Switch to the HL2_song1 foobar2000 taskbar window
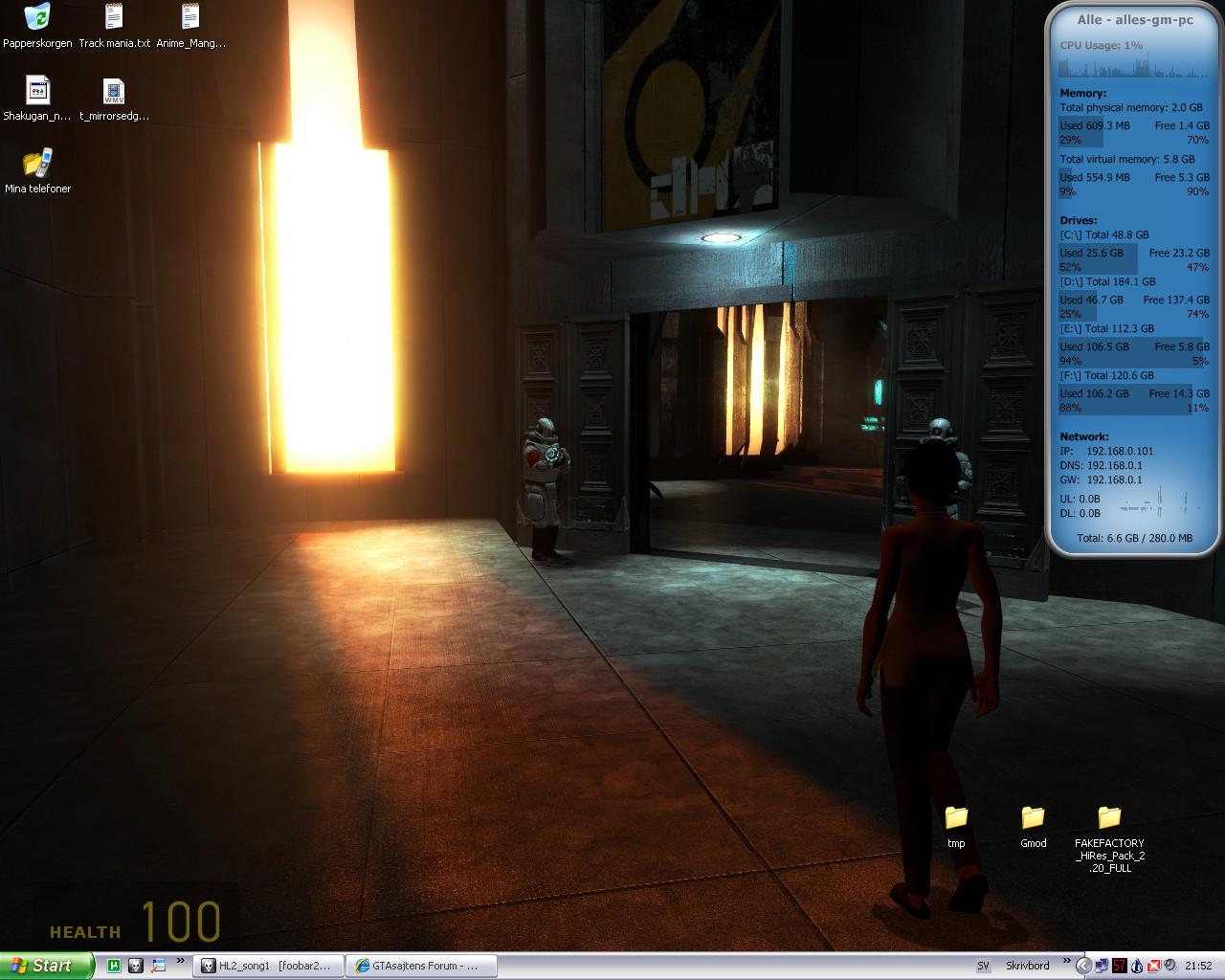This screenshot has width=1225, height=980. [x=268, y=966]
